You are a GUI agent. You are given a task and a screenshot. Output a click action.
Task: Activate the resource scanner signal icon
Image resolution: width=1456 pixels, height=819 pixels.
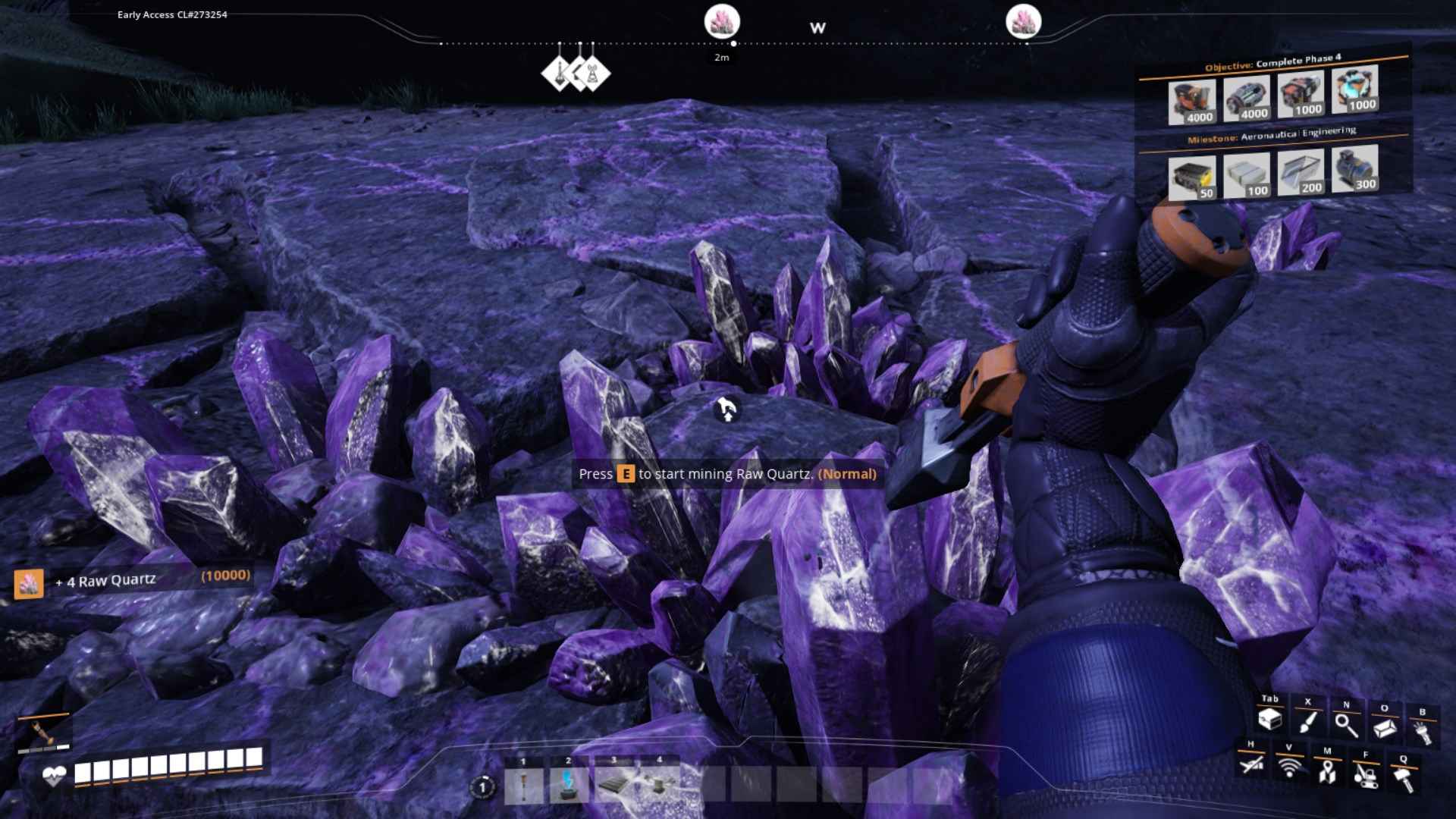(x=1288, y=767)
